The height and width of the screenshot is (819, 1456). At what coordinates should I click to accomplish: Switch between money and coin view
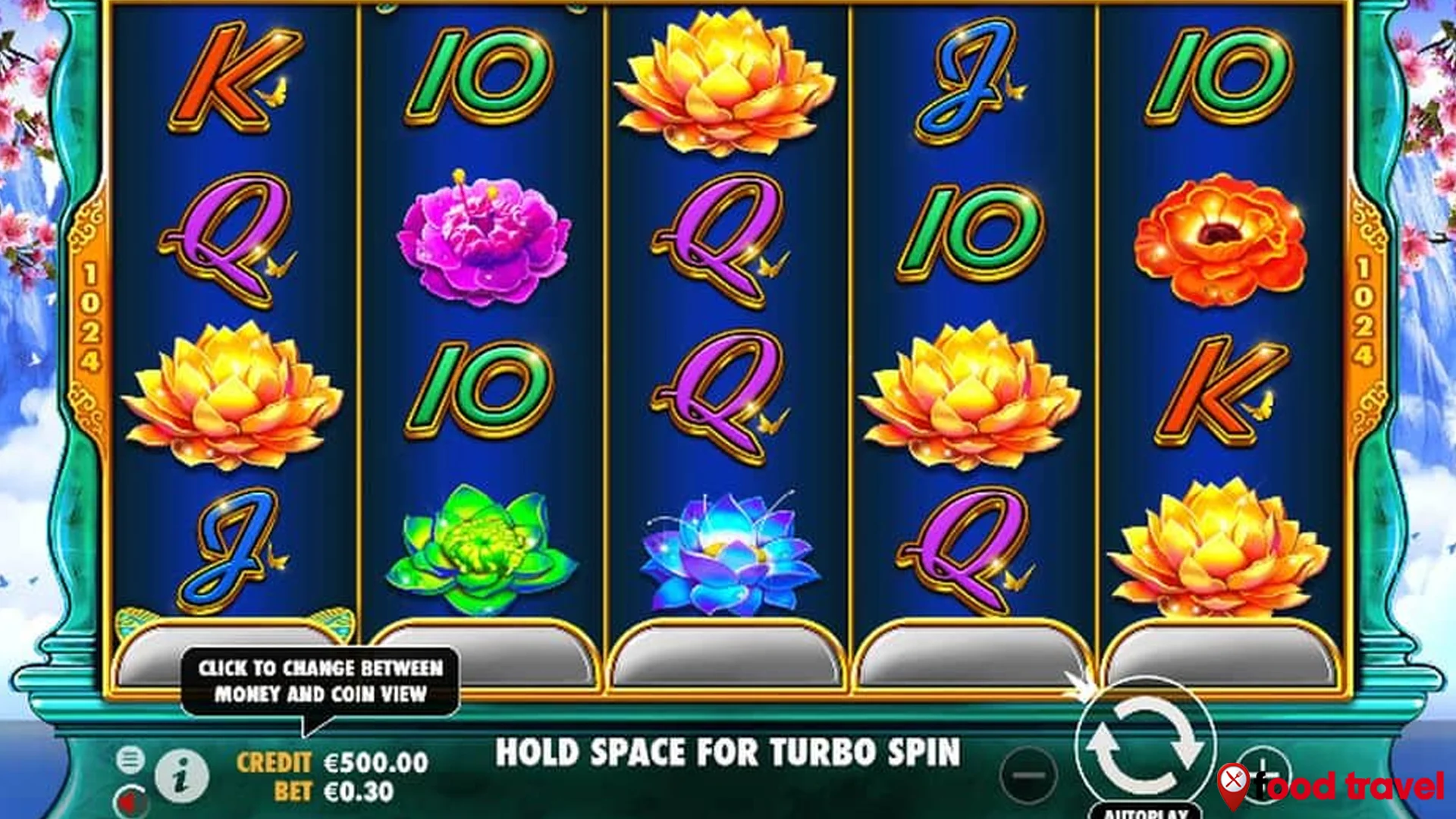point(322,679)
